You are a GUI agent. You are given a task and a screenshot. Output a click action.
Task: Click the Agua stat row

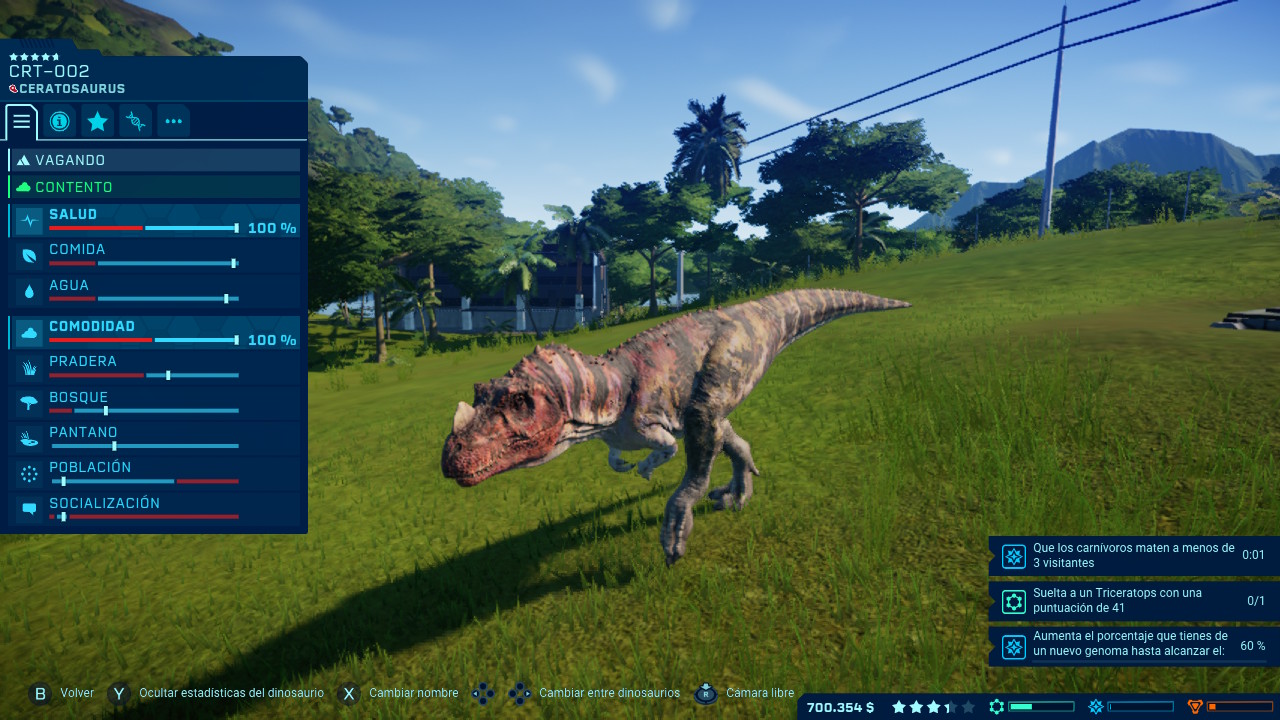point(155,292)
